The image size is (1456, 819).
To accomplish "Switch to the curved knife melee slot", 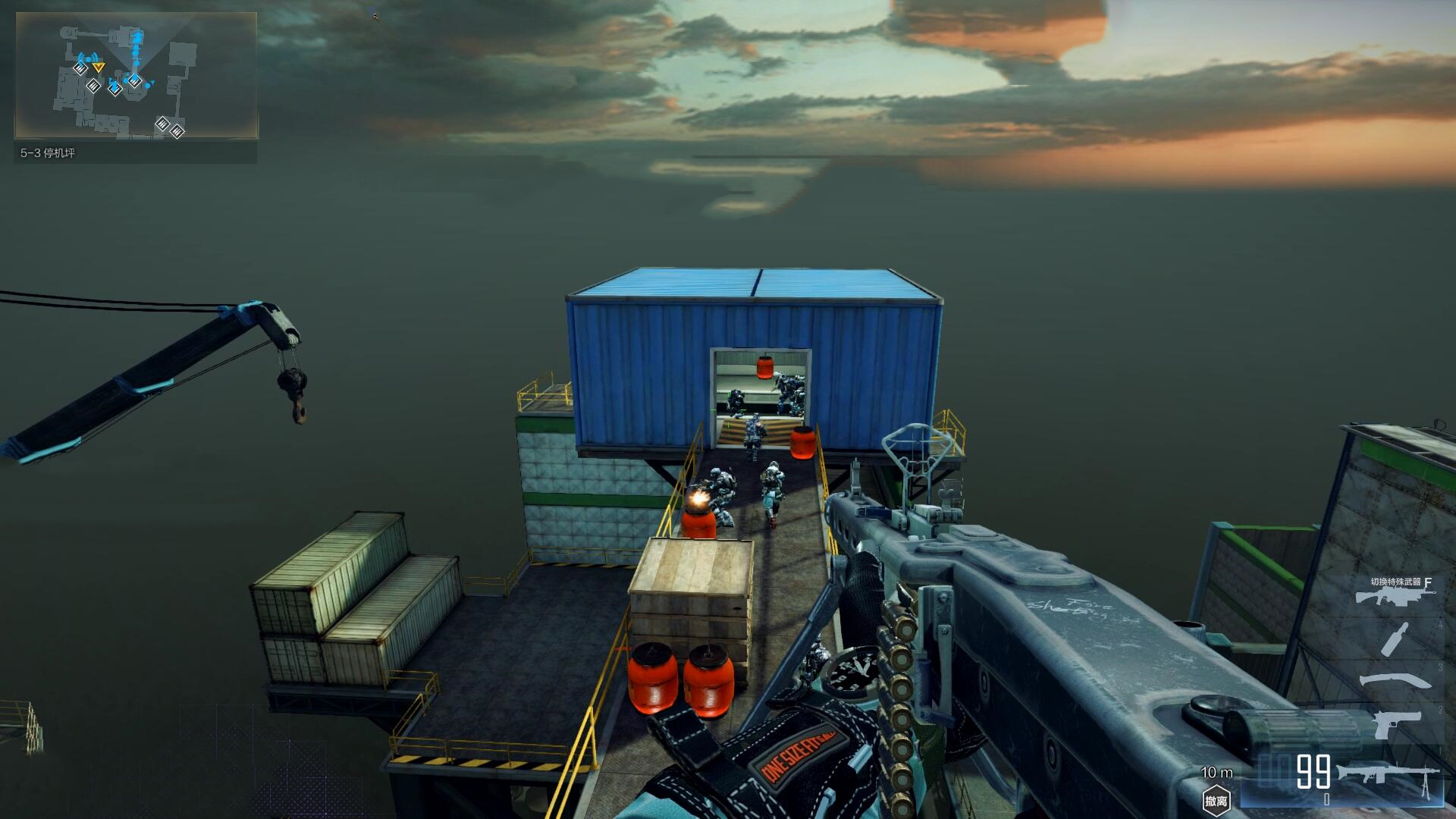I will 1394,680.
